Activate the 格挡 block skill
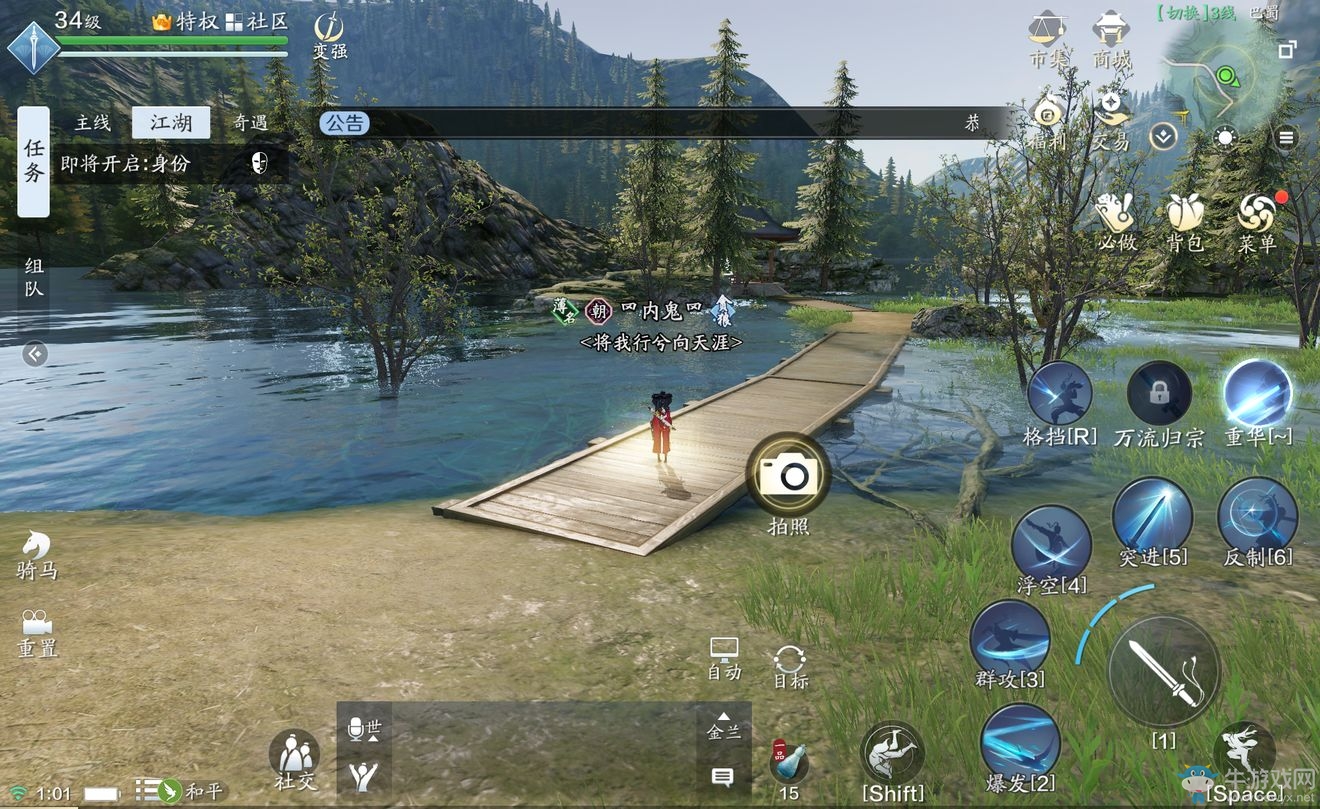This screenshot has width=1320, height=809. click(1060, 395)
